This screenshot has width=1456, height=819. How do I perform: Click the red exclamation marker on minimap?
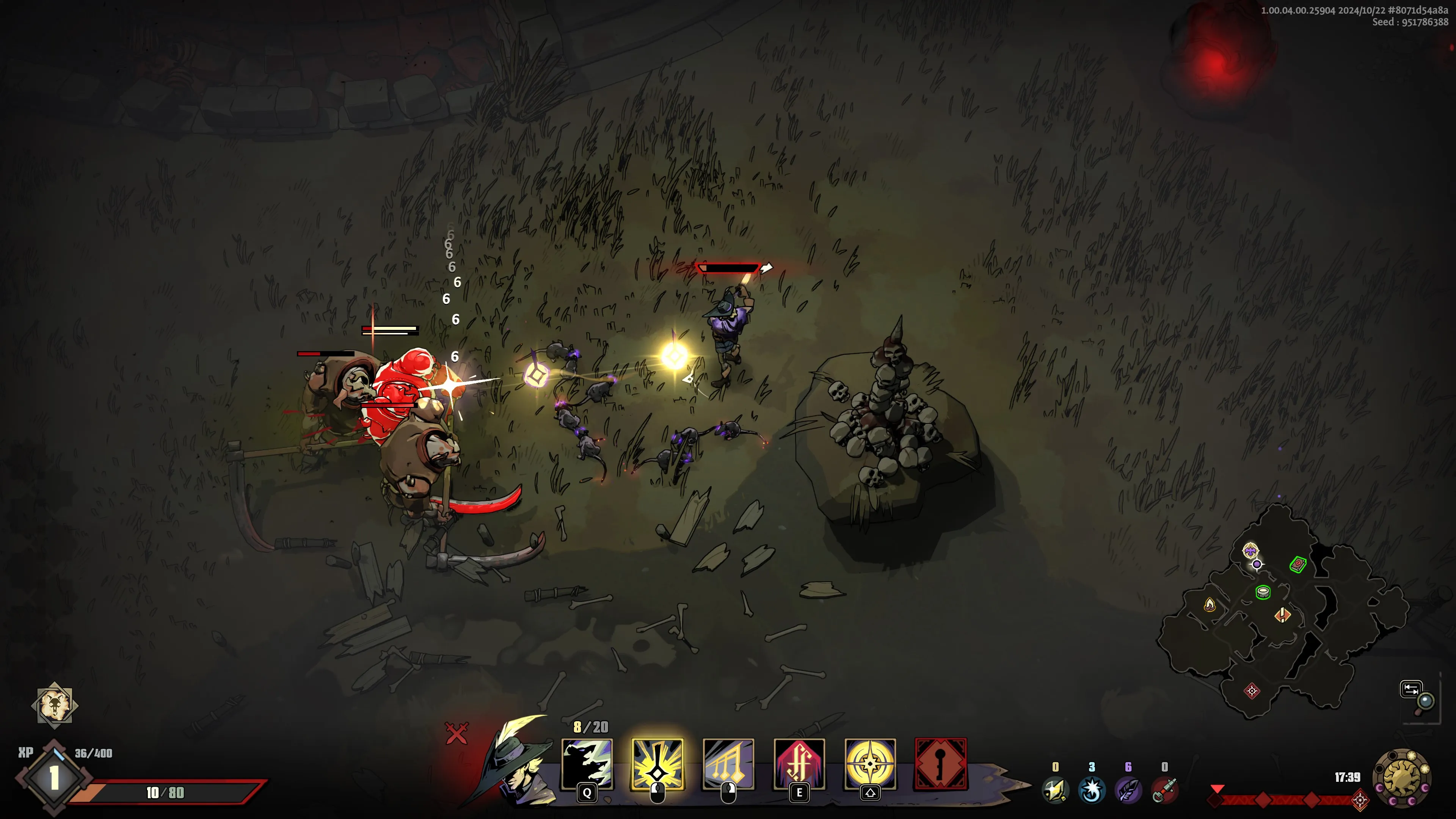click(x=1282, y=614)
